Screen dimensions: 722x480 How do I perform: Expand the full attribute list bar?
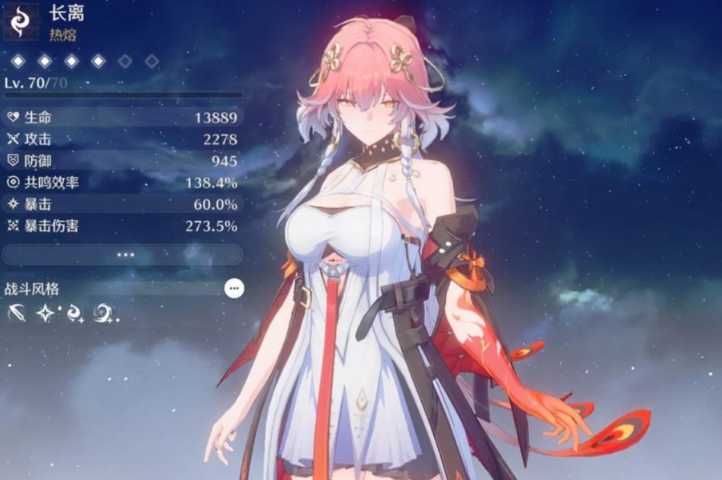(x=123, y=255)
